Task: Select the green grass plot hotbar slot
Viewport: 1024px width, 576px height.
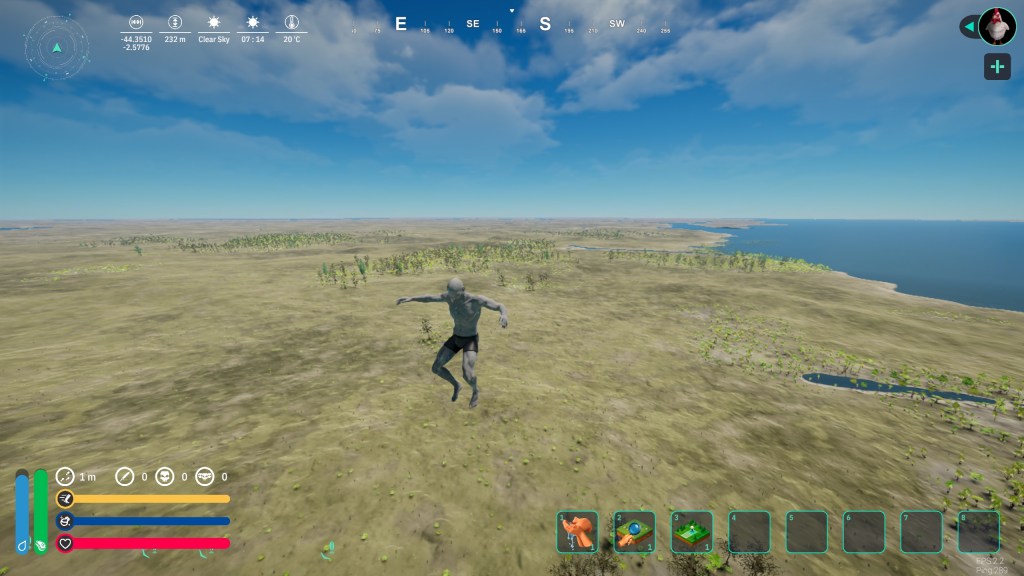Action: point(692,532)
